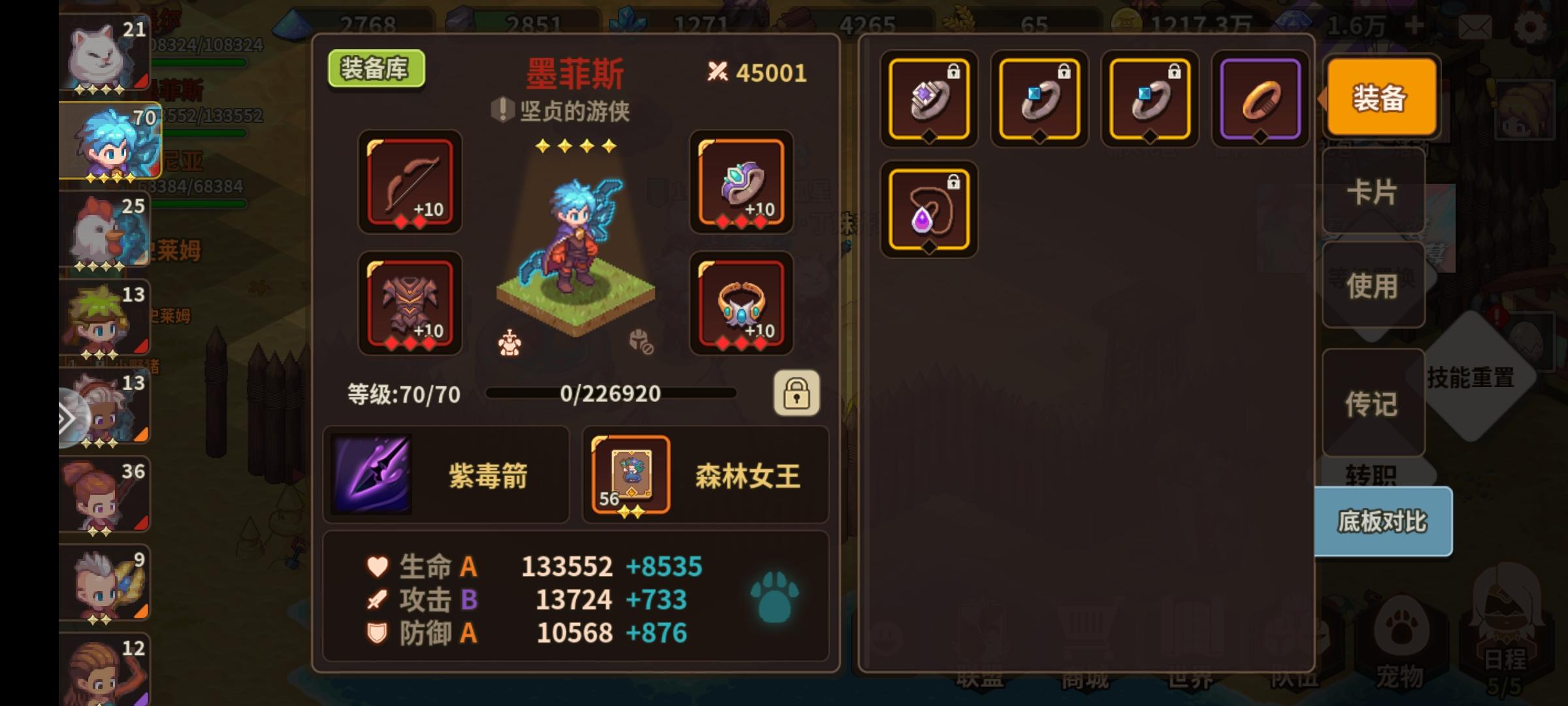Image resolution: width=1568 pixels, height=706 pixels.
Task: Select the equipped bow weapon slot
Action: 410,183
